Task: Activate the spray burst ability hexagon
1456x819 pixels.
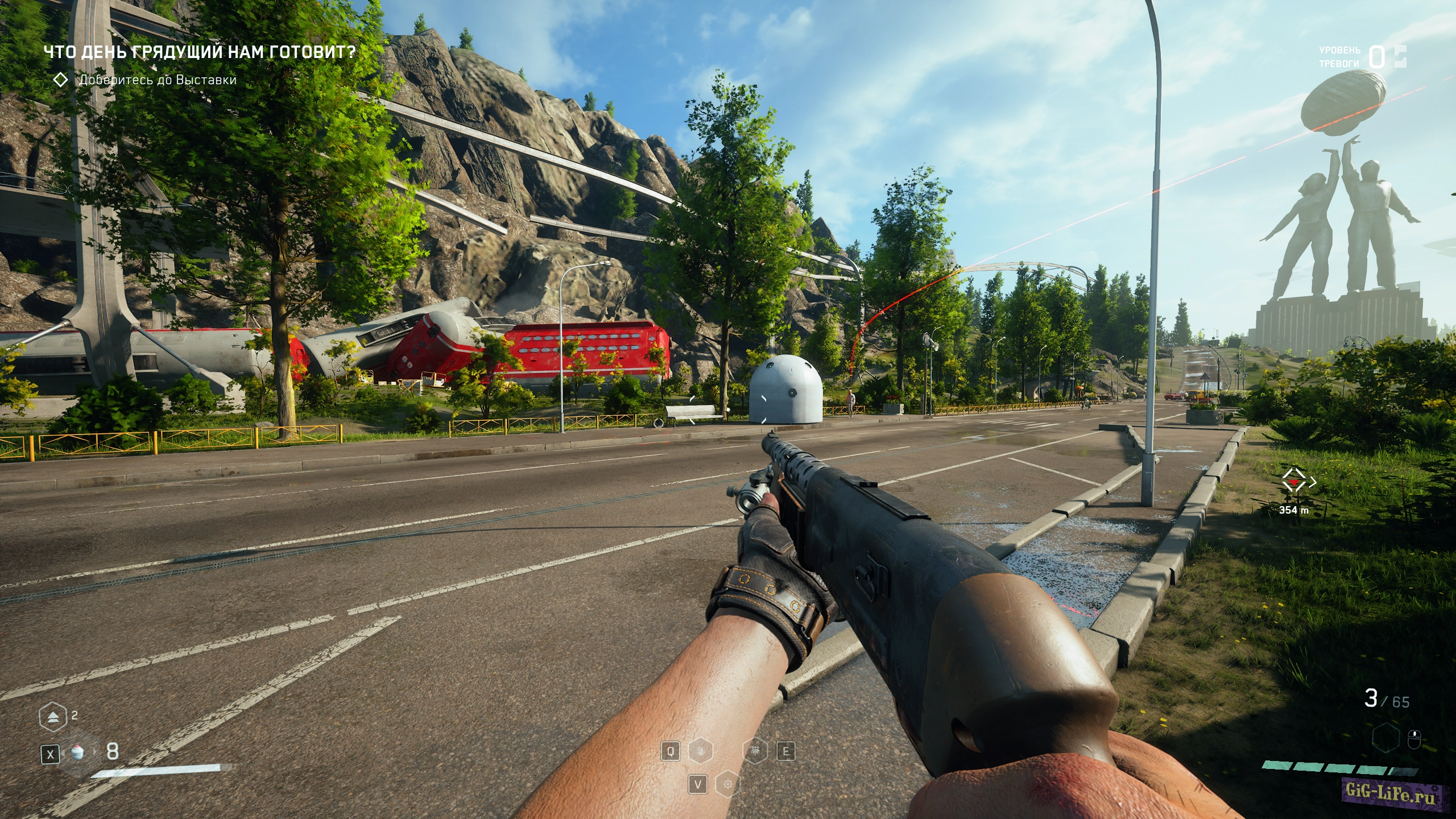Action: point(756,752)
